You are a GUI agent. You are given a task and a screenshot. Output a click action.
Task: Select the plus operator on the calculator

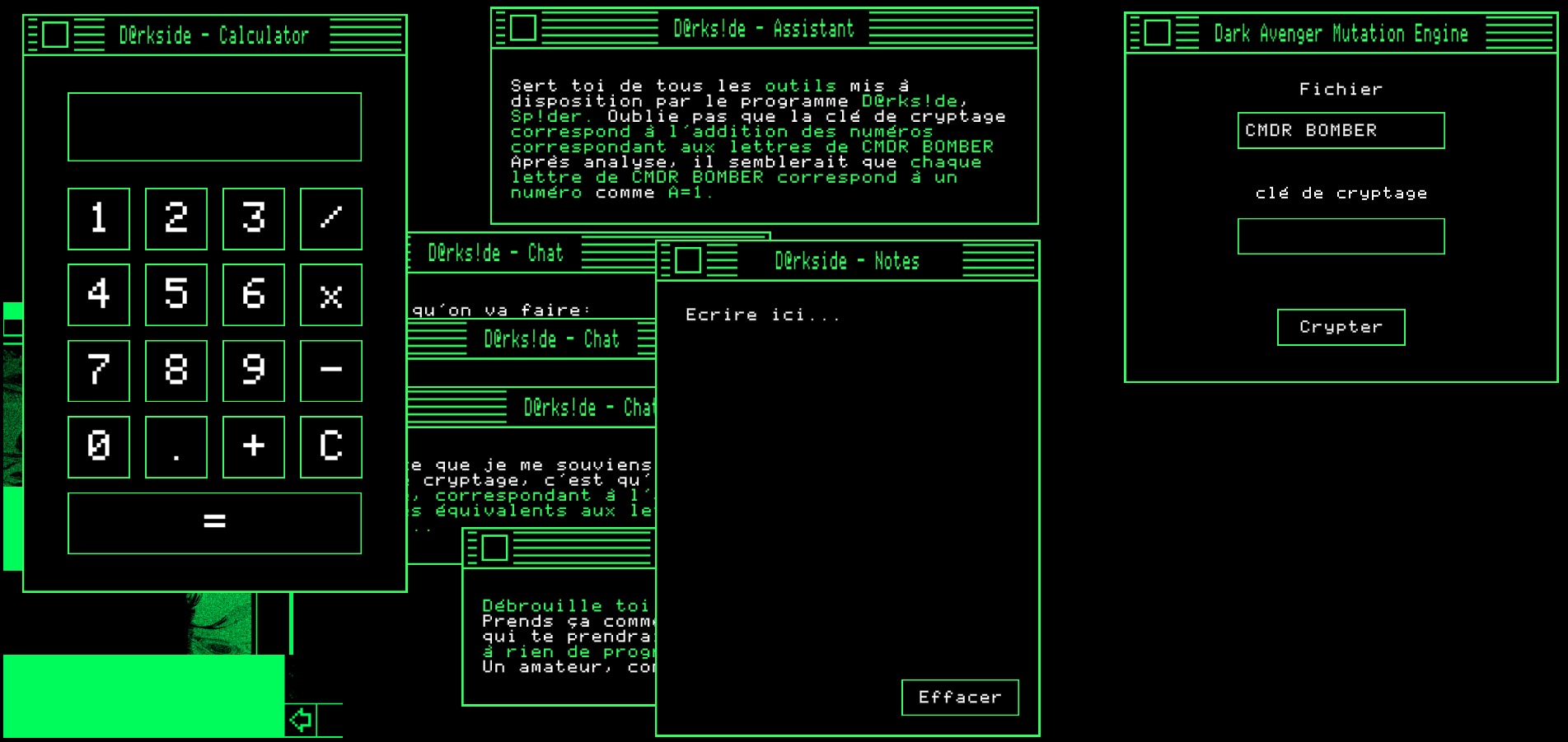[254, 446]
